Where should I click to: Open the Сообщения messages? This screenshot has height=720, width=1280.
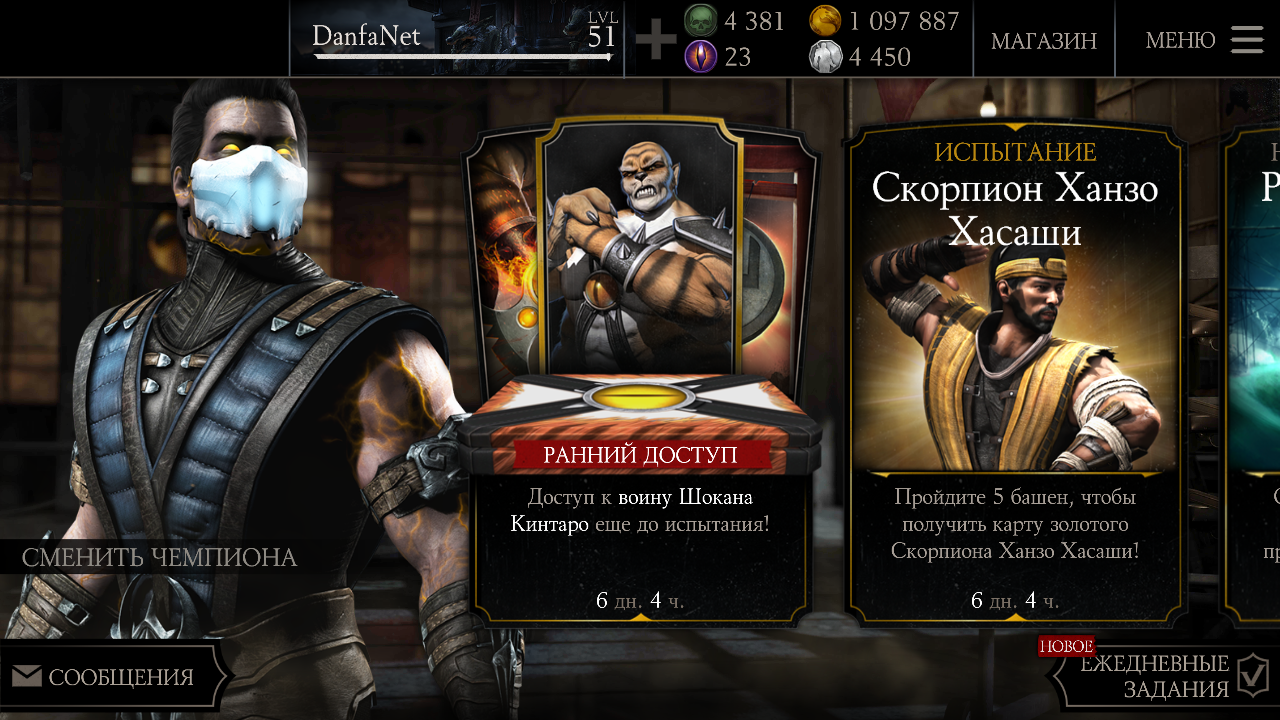coord(108,677)
